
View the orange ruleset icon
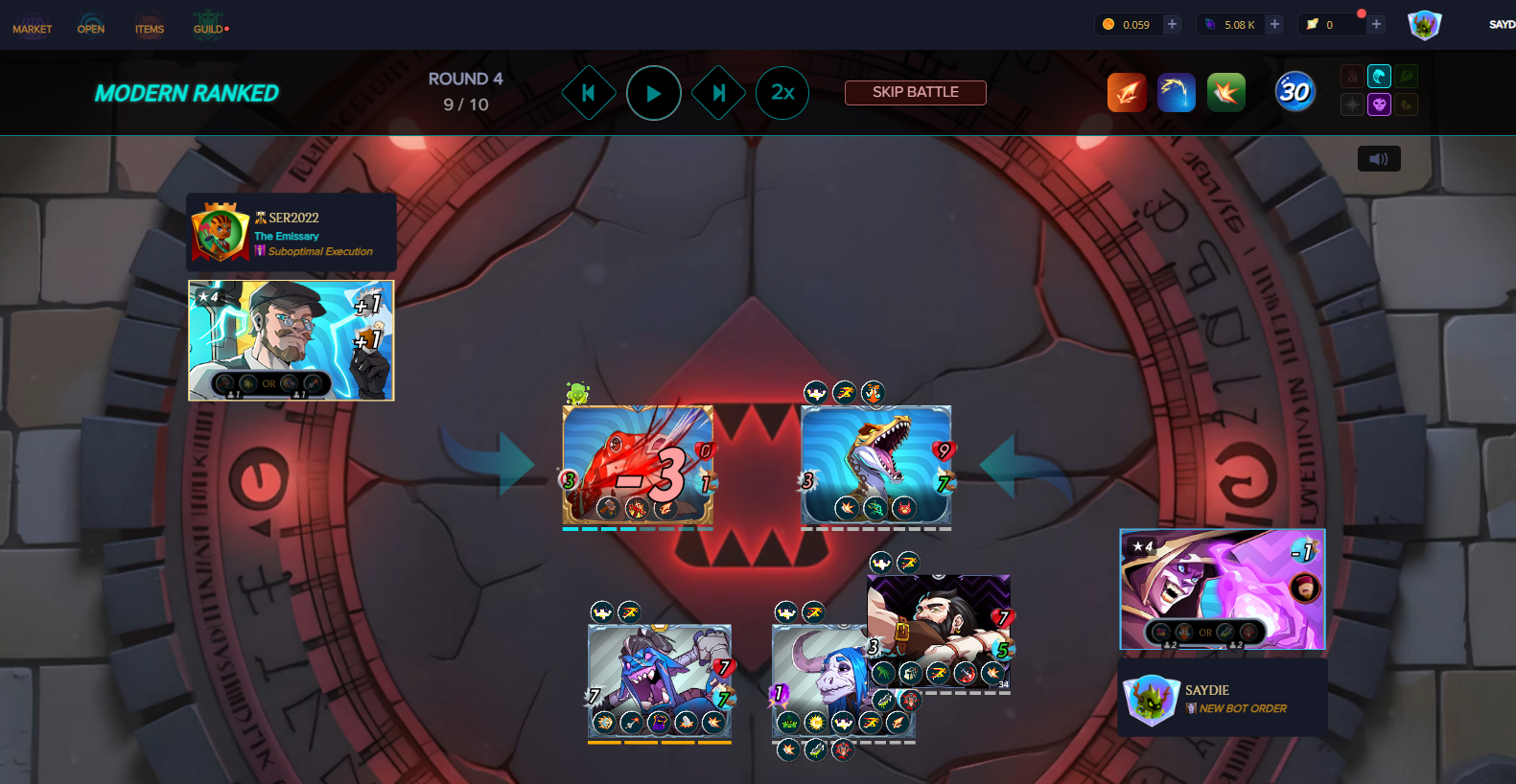click(1127, 93)
